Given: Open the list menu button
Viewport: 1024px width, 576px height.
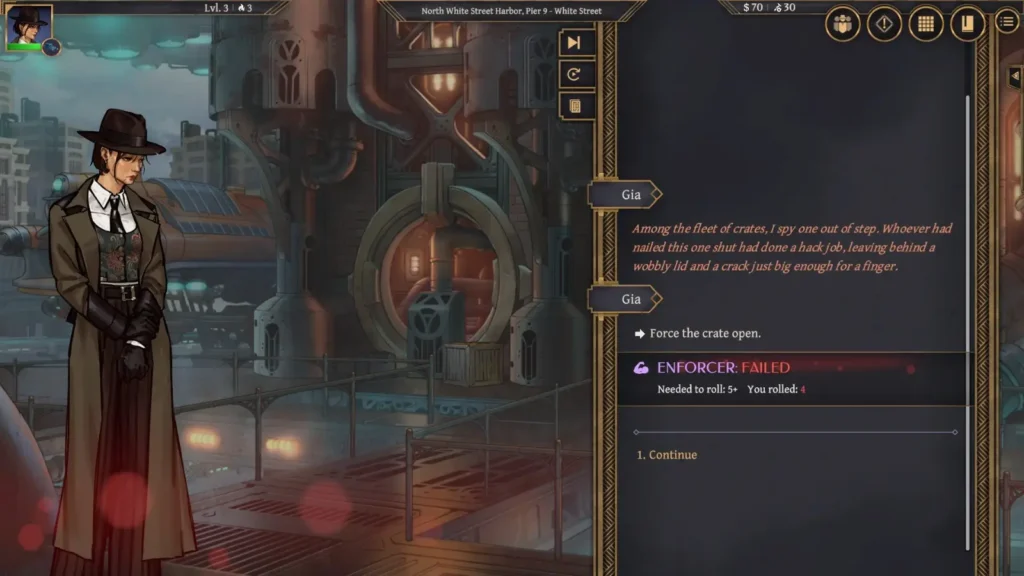Looking at the screenshot, I should 1007,23.
